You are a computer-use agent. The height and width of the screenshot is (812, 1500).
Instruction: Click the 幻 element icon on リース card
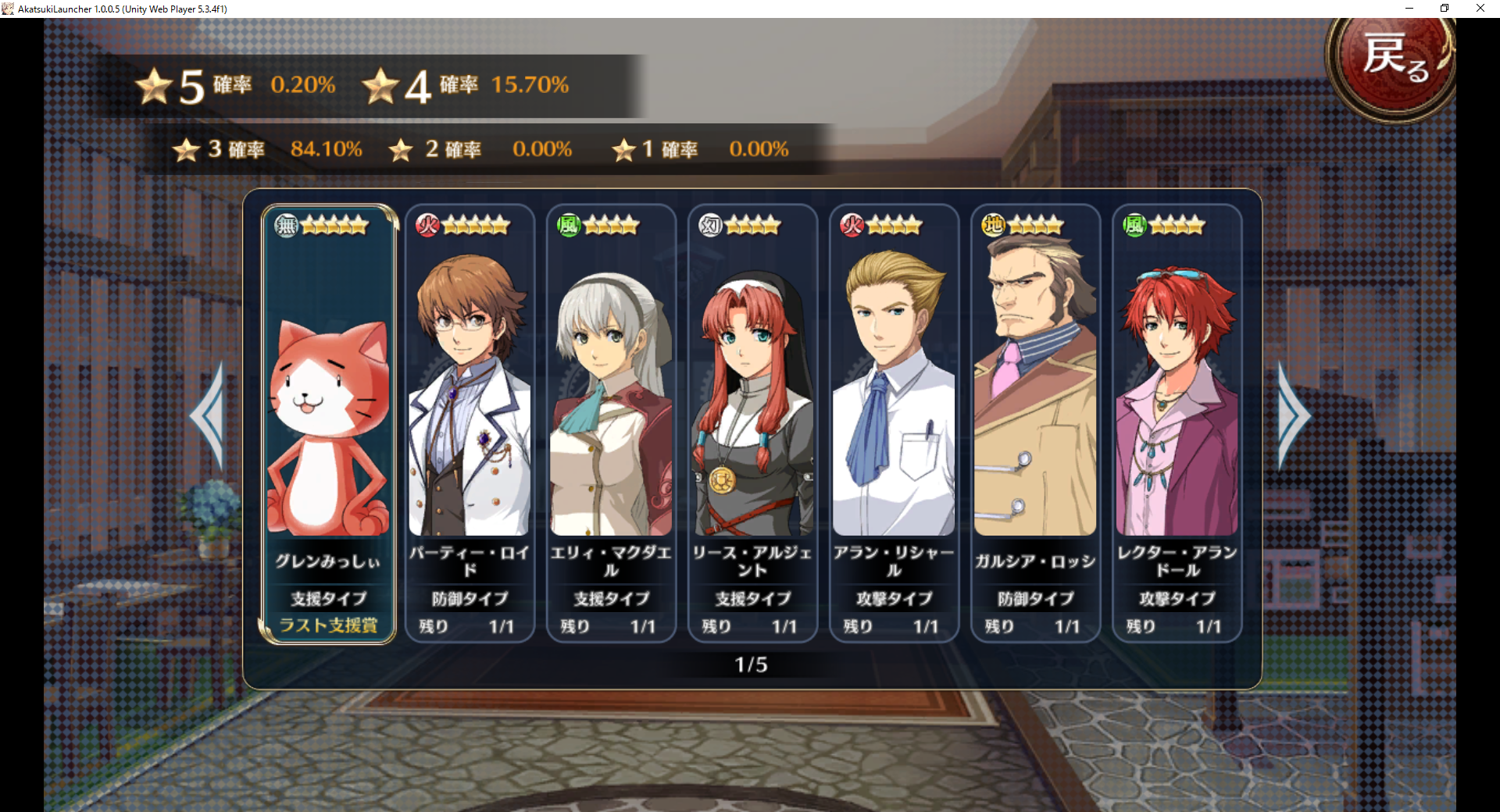pyautogui.click(x=710, y=224)
